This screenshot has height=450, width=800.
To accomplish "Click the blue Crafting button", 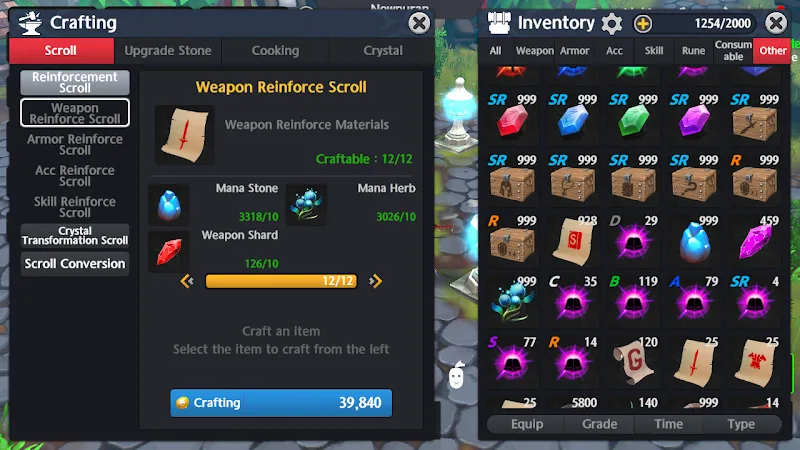I will (281, 403).
